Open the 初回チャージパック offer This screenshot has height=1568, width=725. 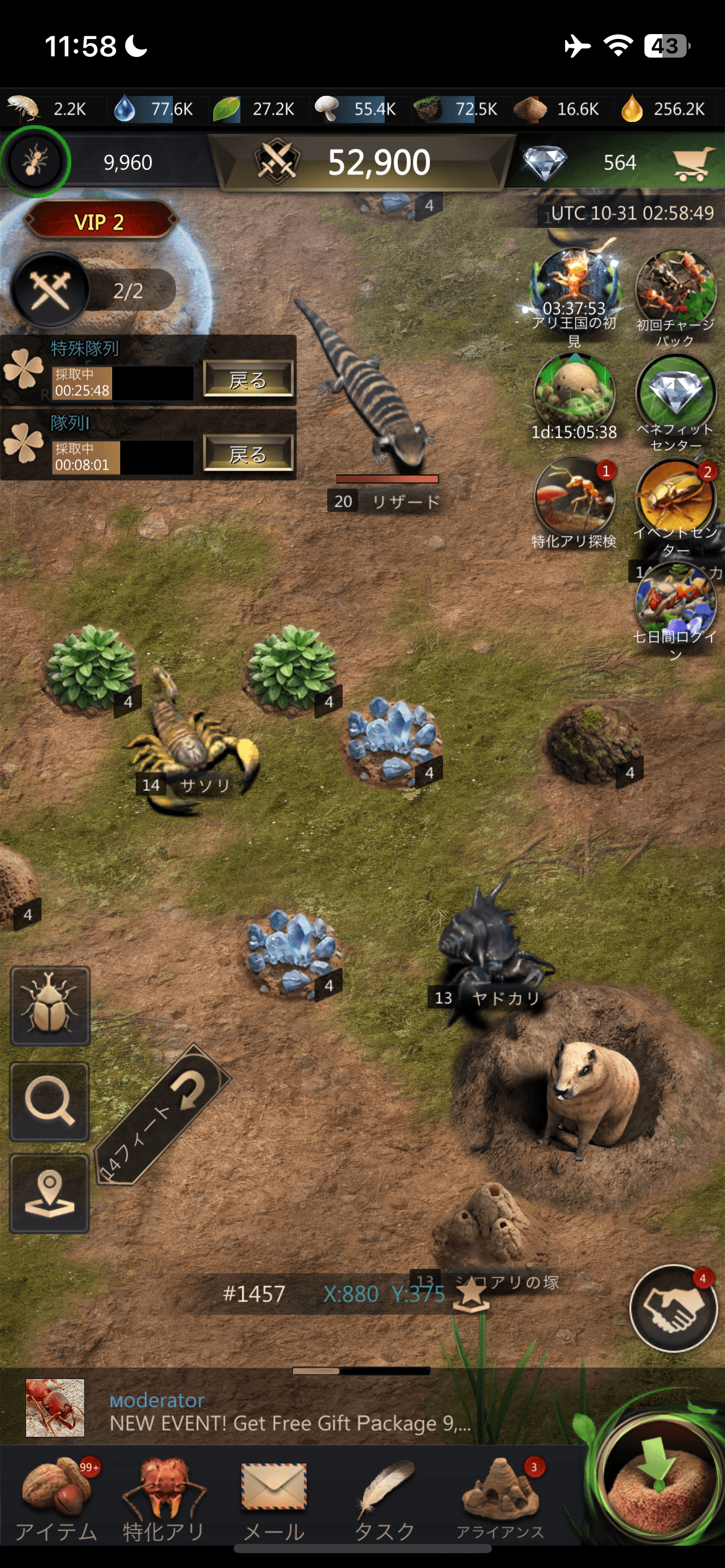tap(675, 288)
